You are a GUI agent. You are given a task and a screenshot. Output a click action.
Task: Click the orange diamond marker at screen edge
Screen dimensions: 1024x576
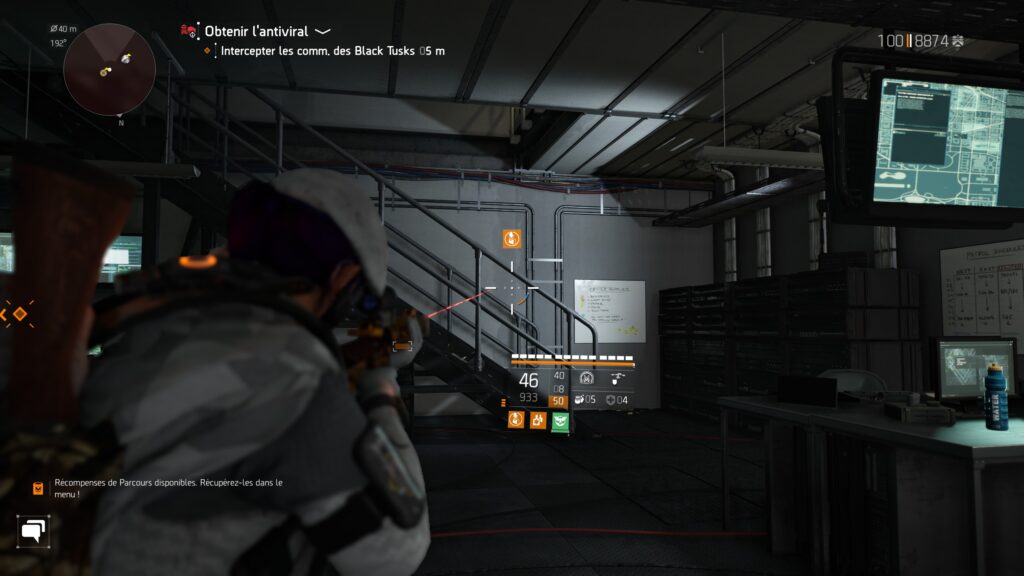19,314
